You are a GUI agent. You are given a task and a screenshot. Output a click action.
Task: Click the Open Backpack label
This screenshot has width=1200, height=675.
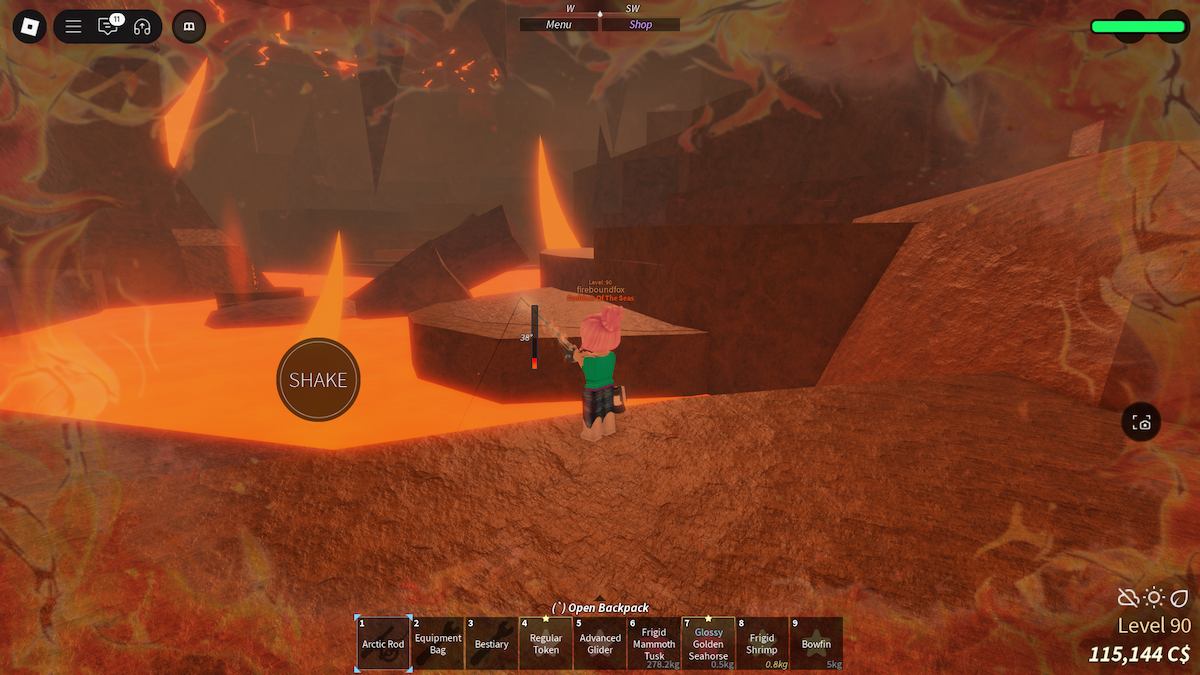600,607
